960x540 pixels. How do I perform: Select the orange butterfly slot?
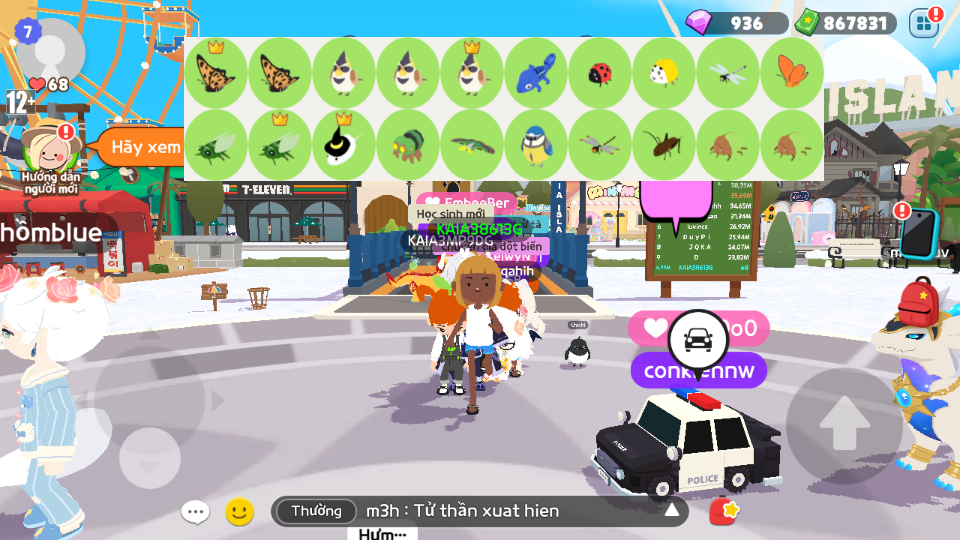[x=791, y=73]
